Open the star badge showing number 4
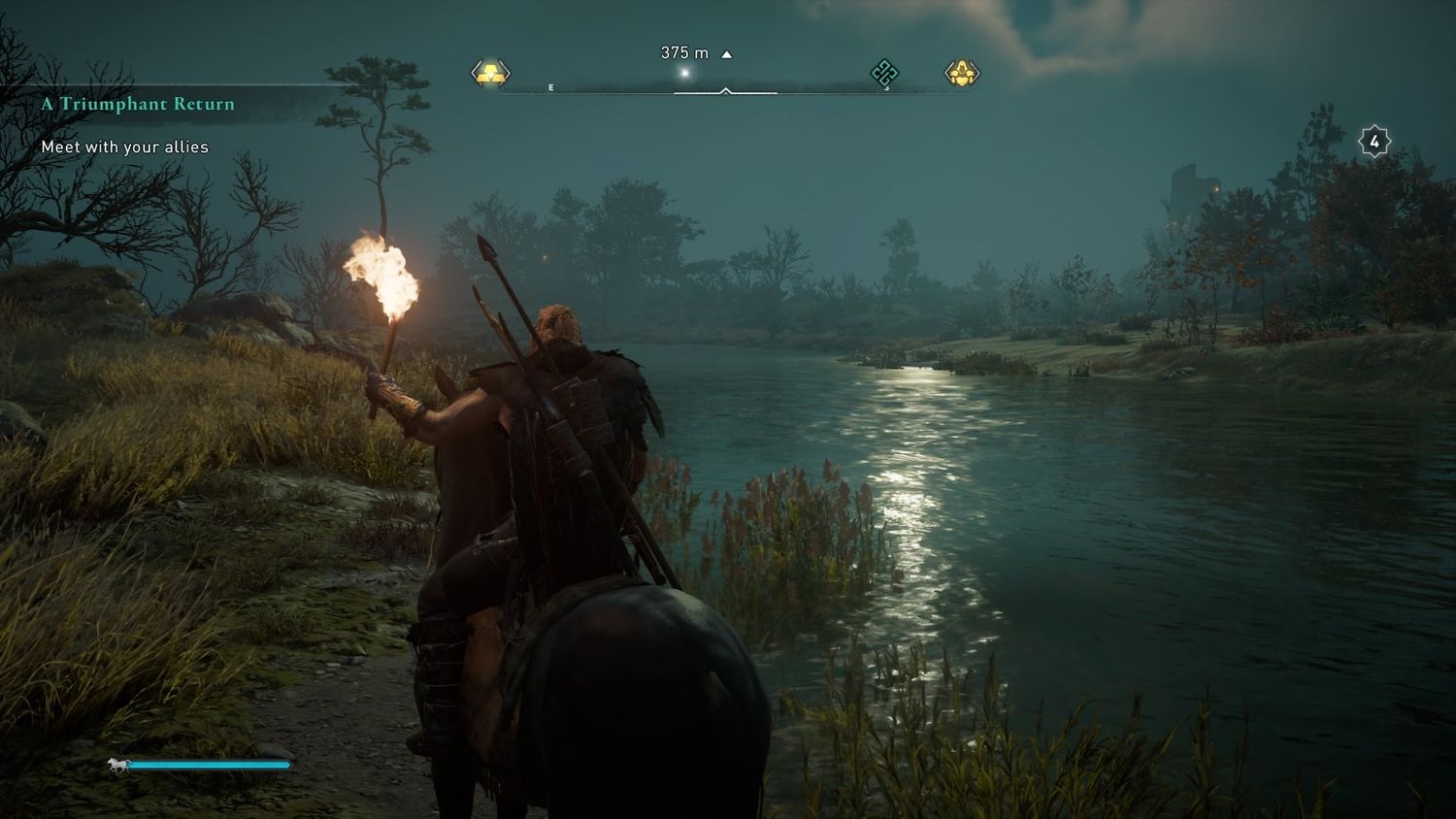The height and width of the screenshot is (819, 1456). (x=1373, y=142)
